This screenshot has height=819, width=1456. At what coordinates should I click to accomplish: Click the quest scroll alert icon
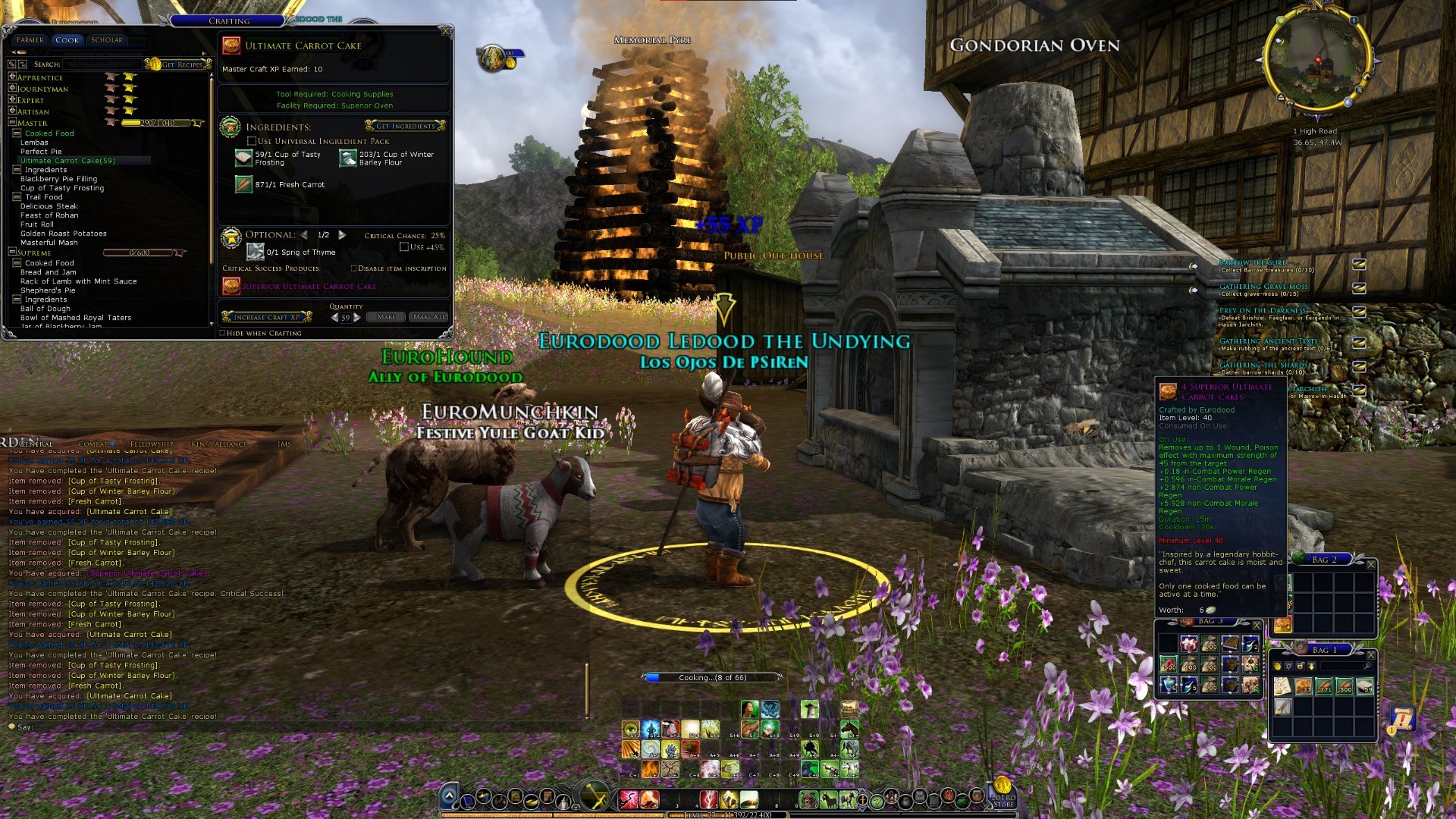[x=1402, y=719]
